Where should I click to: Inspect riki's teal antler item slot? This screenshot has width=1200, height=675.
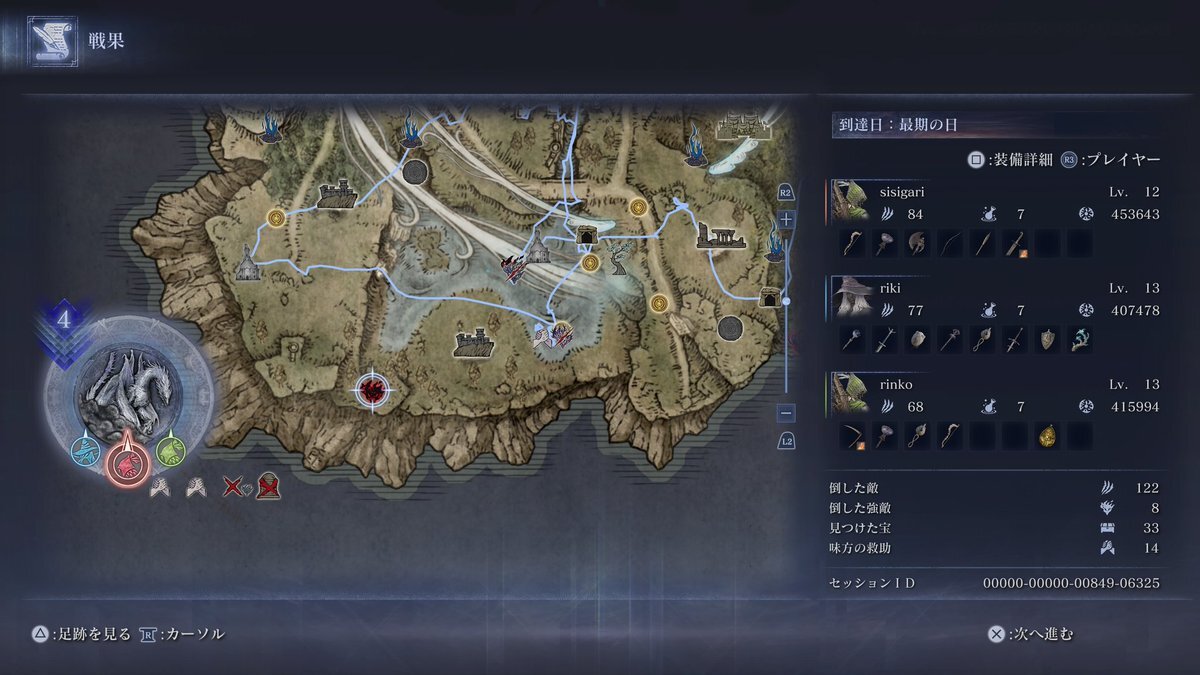coord(1079,339)
